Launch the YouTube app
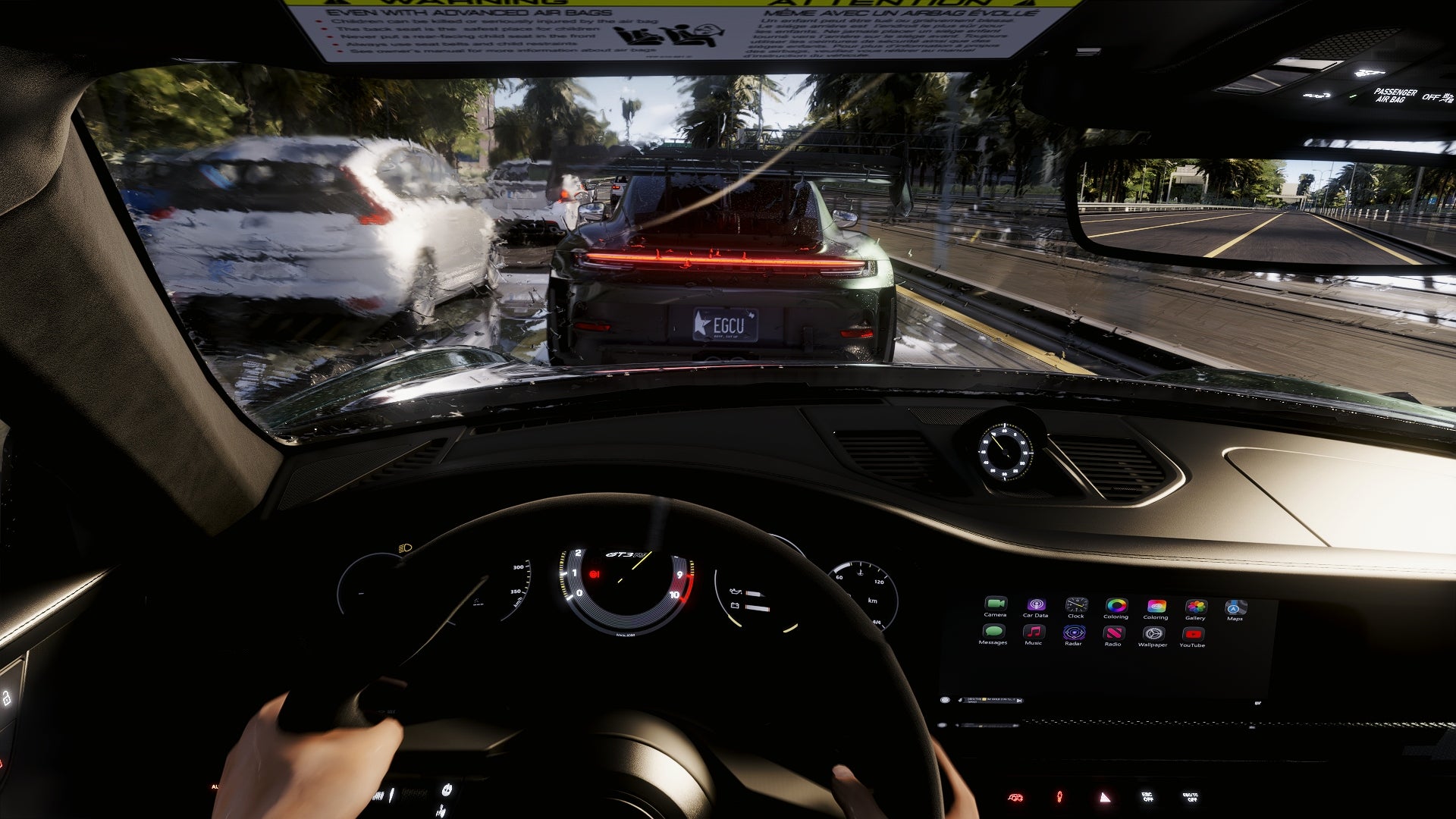This screenshot has height=819, width=1456. coord(1192,635)
